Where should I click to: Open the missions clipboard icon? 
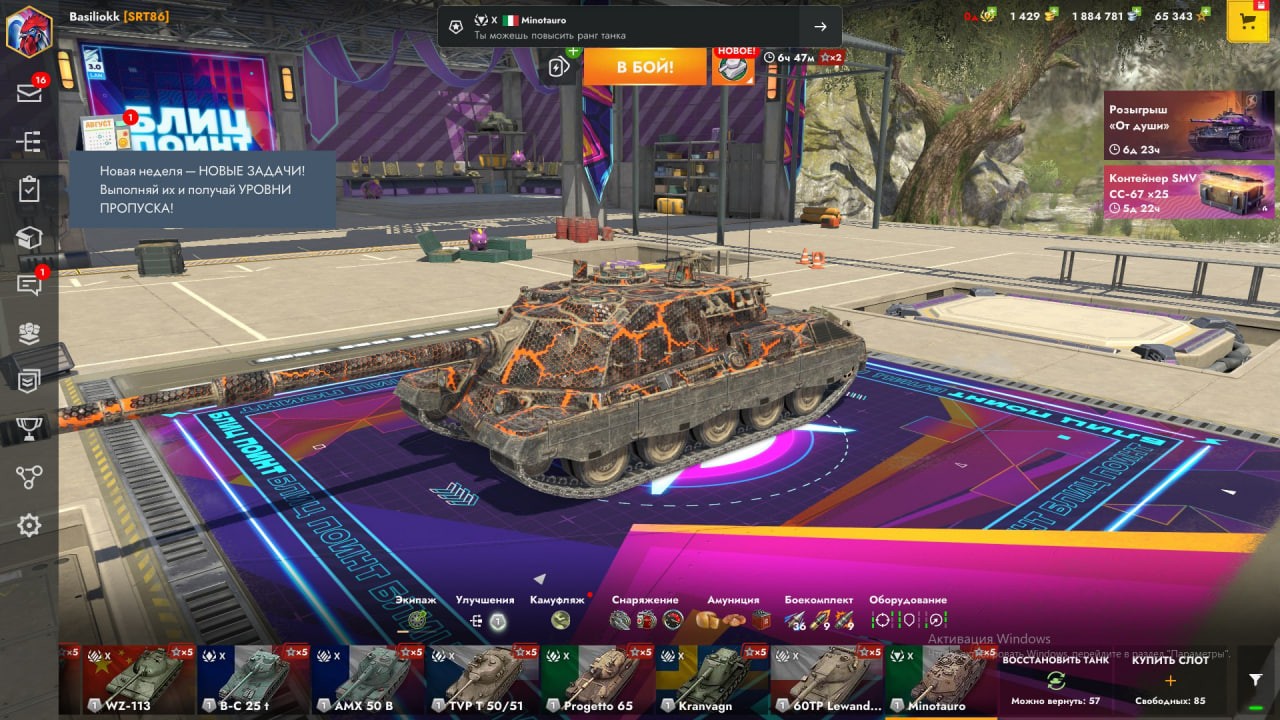(x=29, y=189)
